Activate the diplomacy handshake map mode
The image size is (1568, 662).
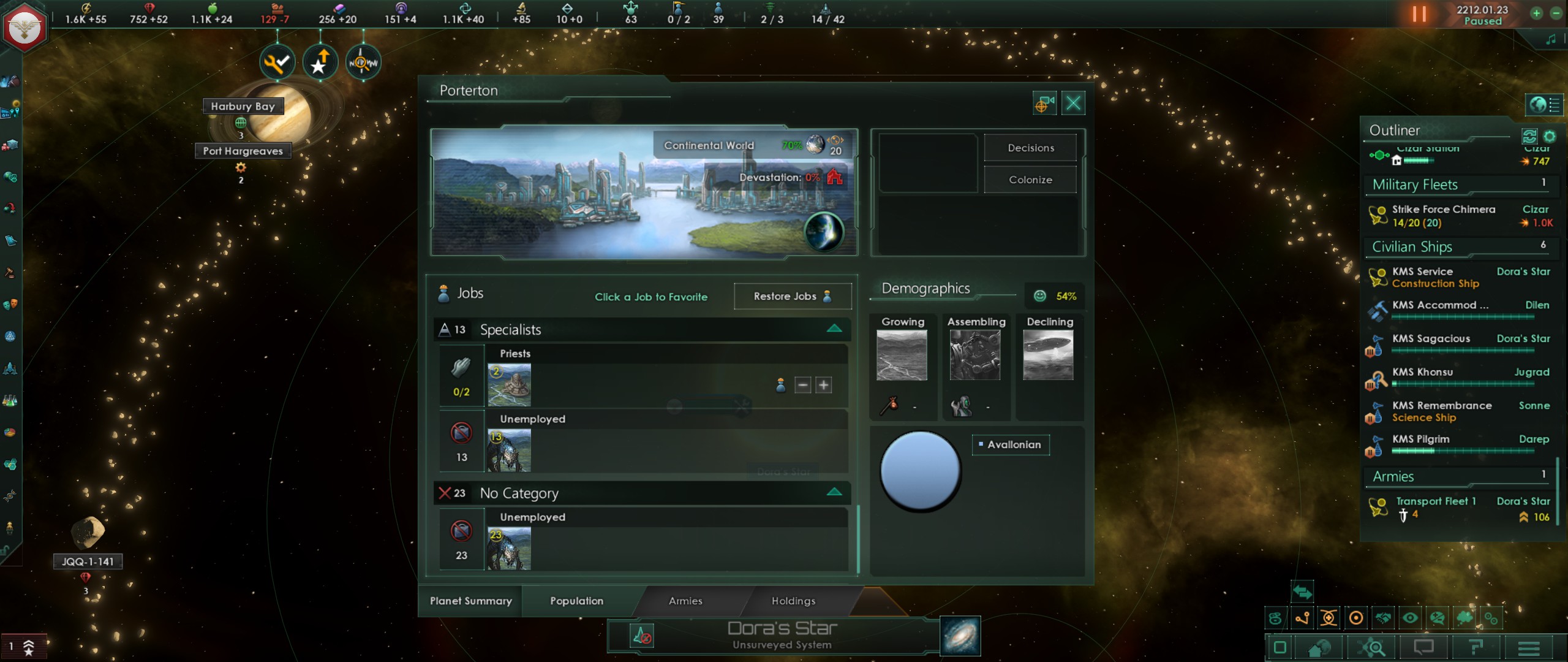(1384, 618)
